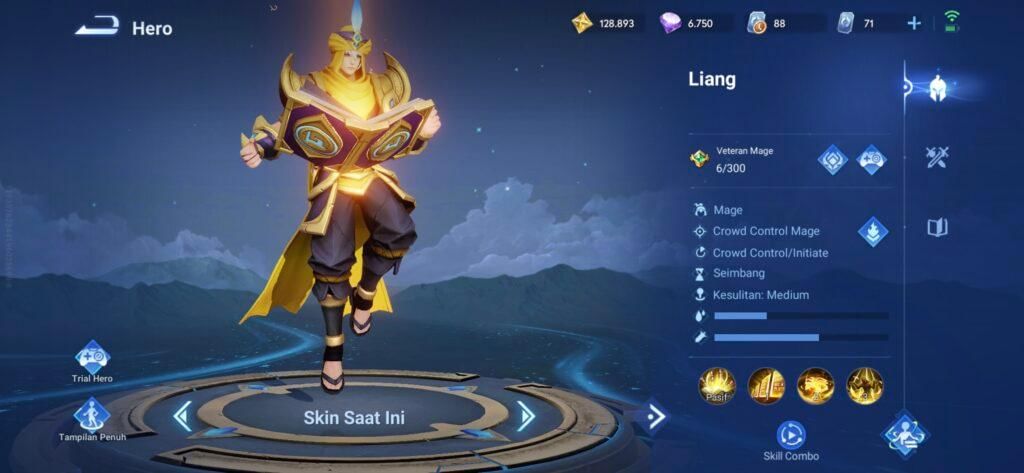Viewport: 1024px width, 473px height.
Task: View Liang's Pasif skill icon
Action: pyautogui.click(x=717, y=385)
